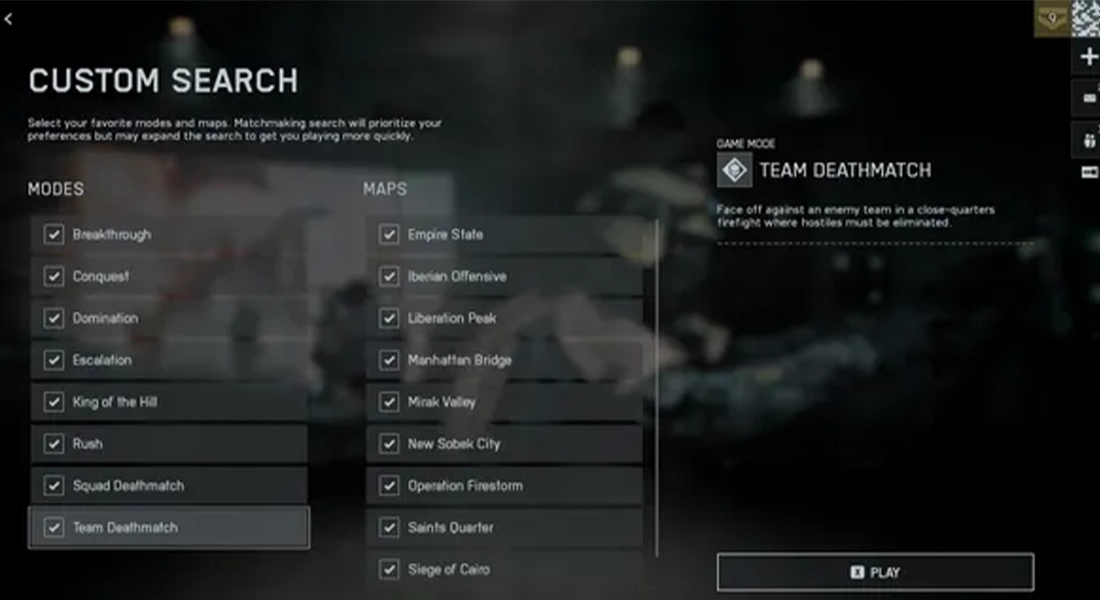Toggle King of the Hill mode
Screen dimensions: 1100x600
tap(54, 403)
